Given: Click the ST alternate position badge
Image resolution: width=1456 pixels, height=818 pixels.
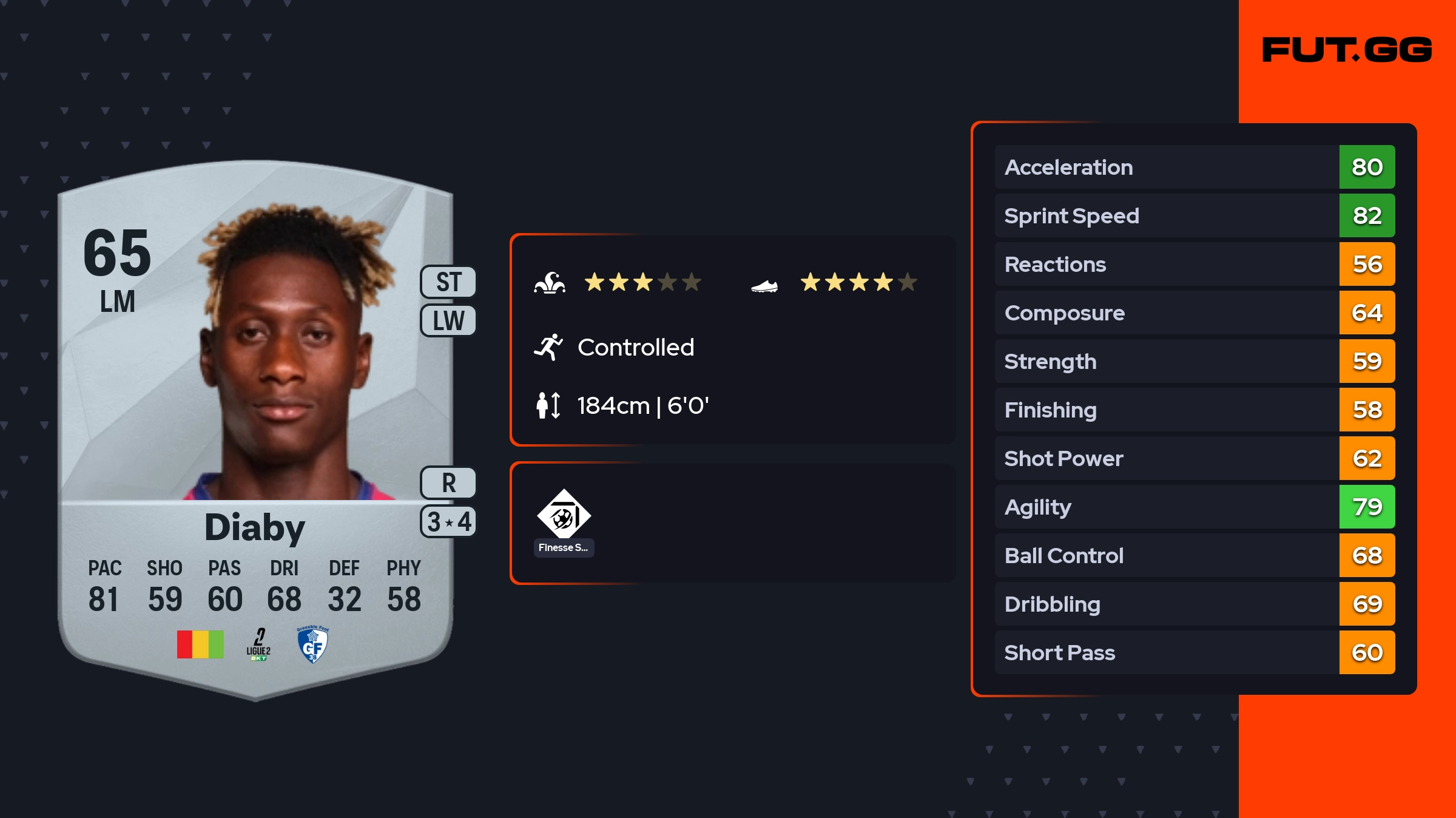Looking at the screenshot, I should coord(448,282).
